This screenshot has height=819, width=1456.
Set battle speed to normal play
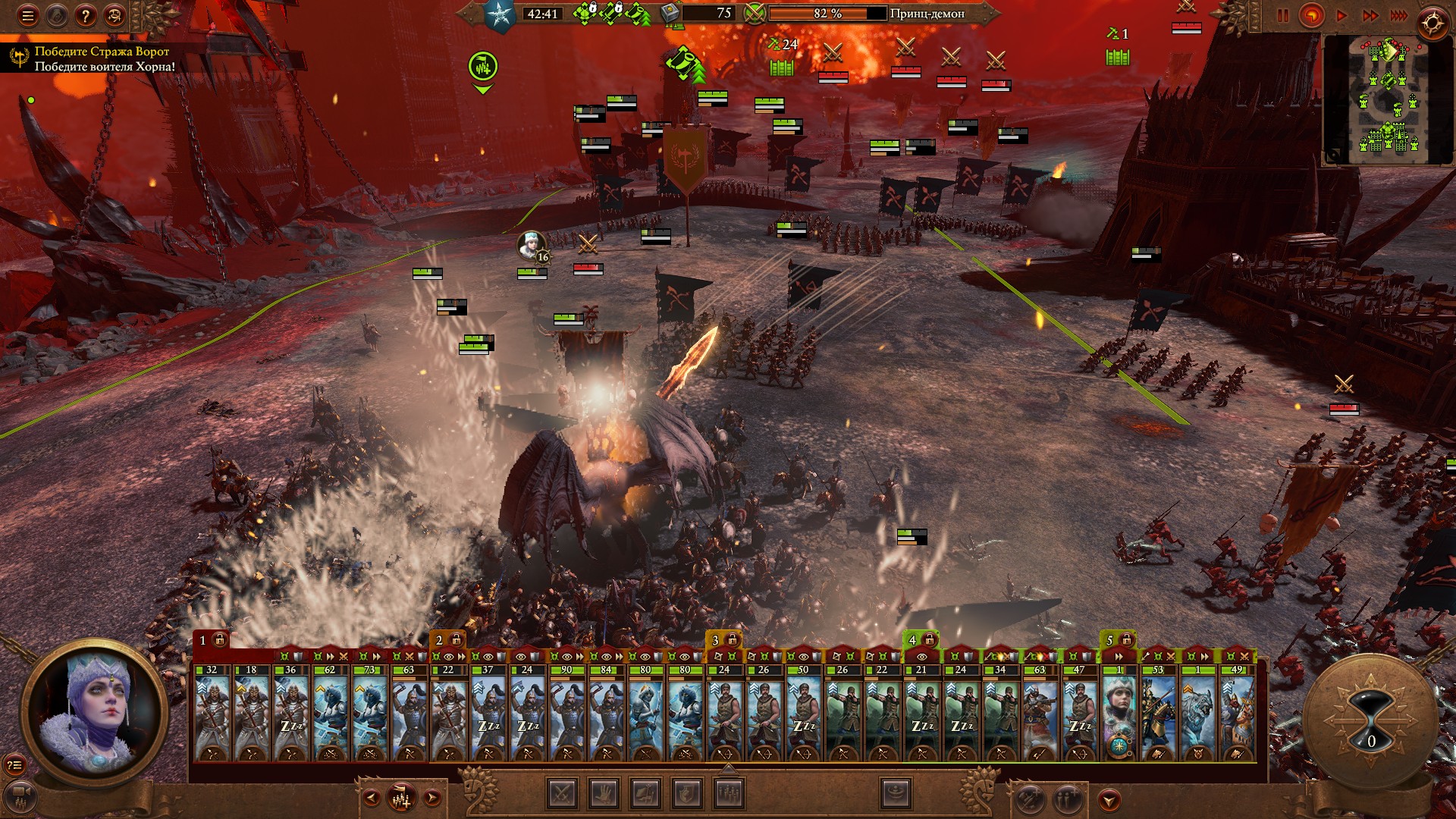[x=1341, y=15]
